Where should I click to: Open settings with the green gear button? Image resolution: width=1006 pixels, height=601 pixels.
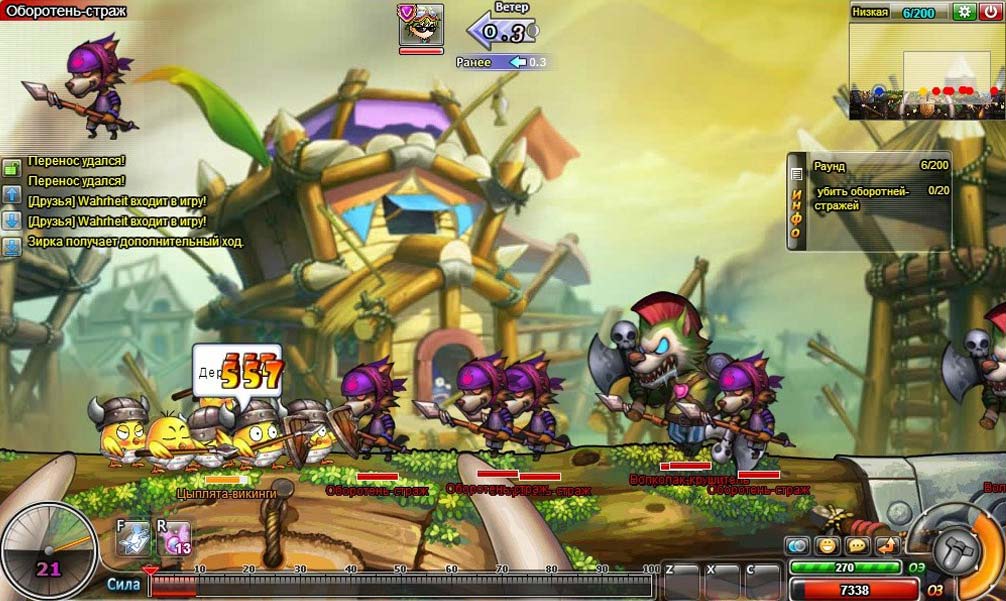pos(964,12)
